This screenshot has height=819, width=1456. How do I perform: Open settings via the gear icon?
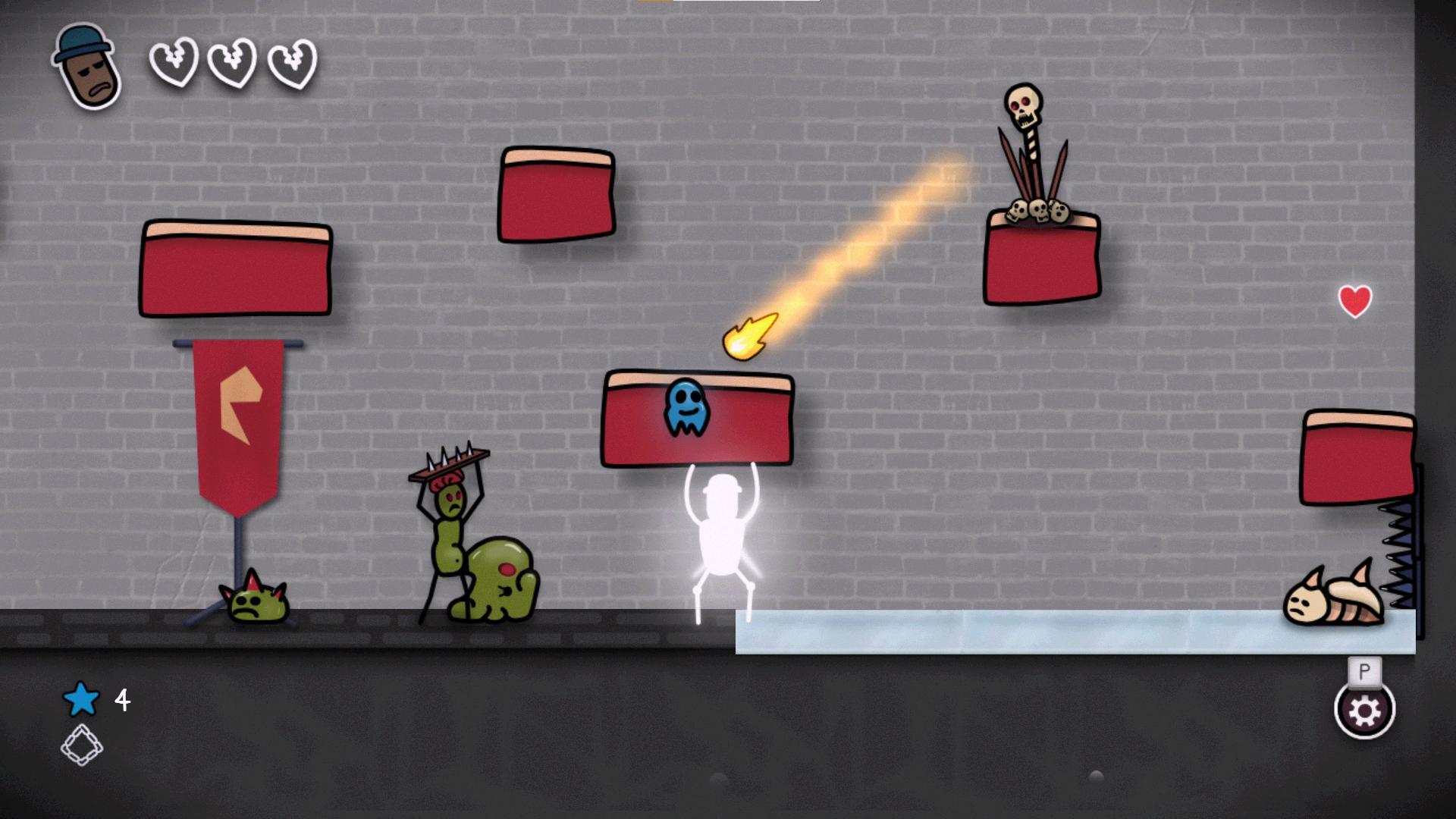point(1363,711)
